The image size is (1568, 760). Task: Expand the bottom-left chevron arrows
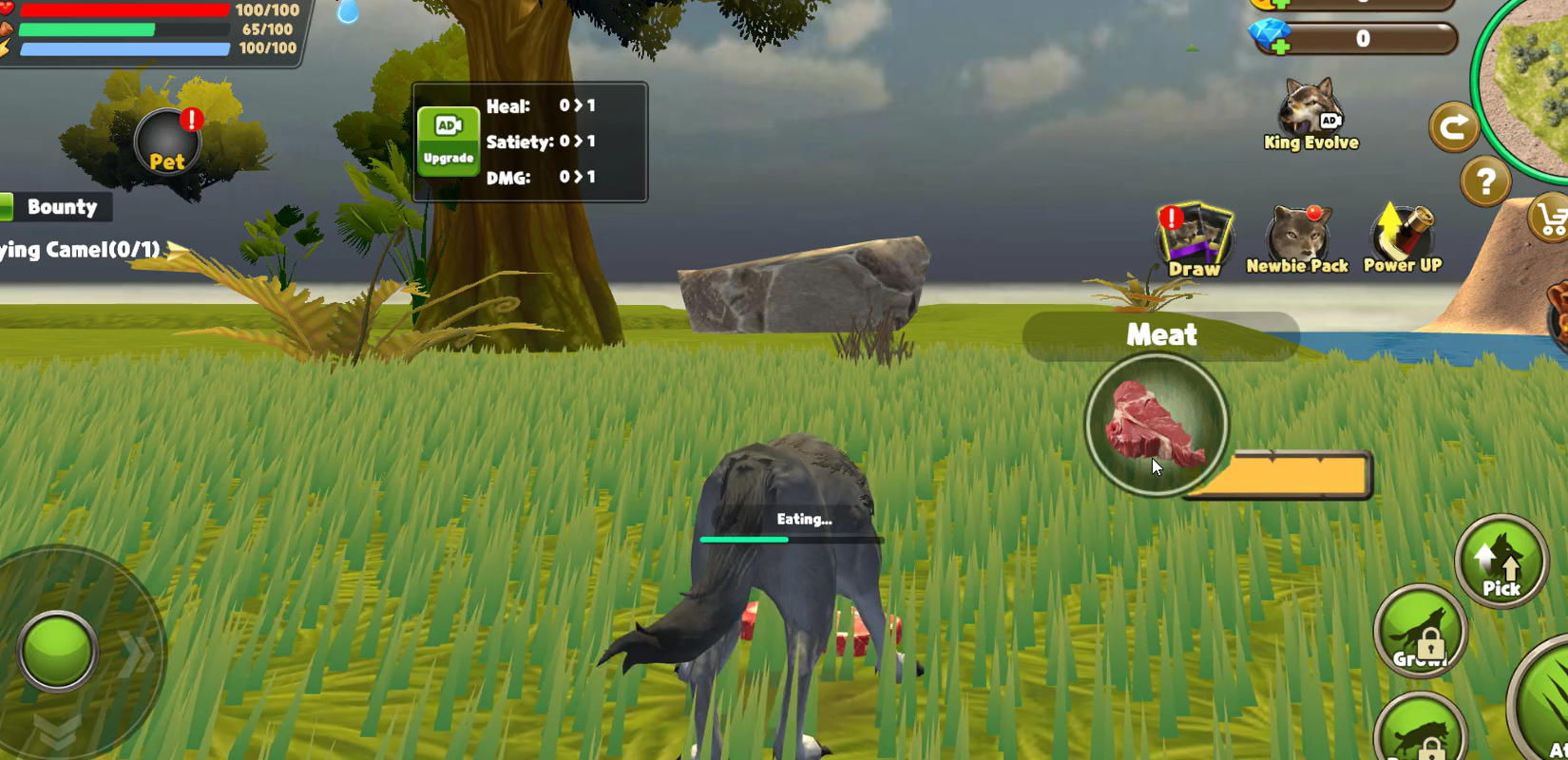57,727
